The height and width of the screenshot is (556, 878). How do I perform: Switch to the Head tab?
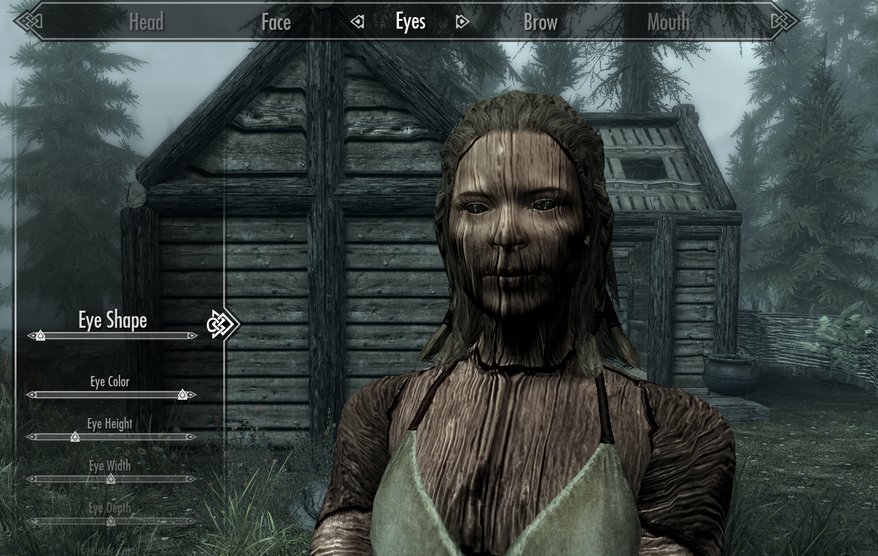[146, 22]
